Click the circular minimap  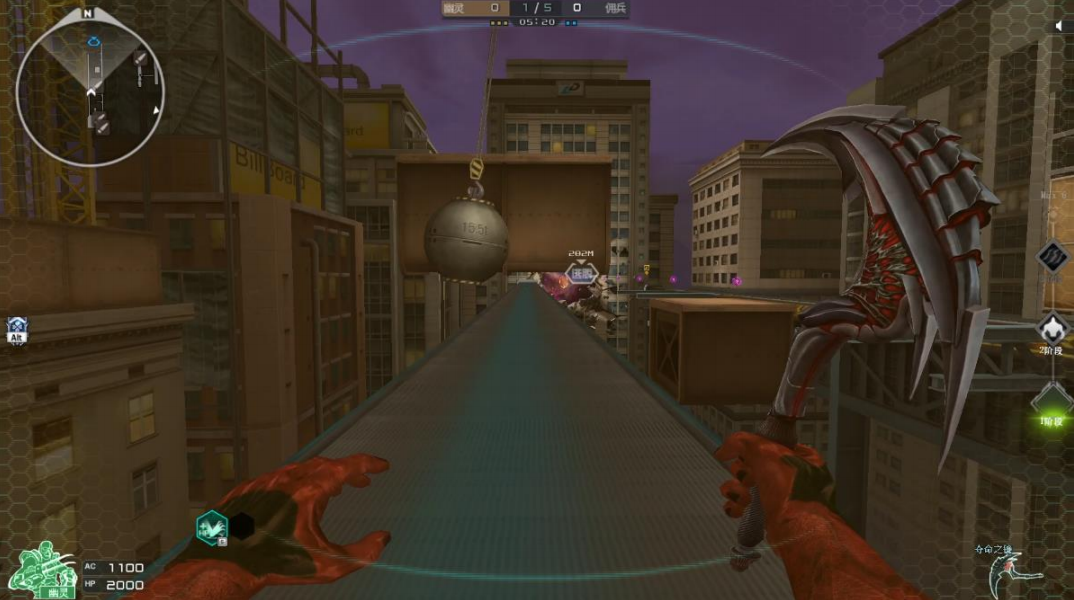pos(90,88)
